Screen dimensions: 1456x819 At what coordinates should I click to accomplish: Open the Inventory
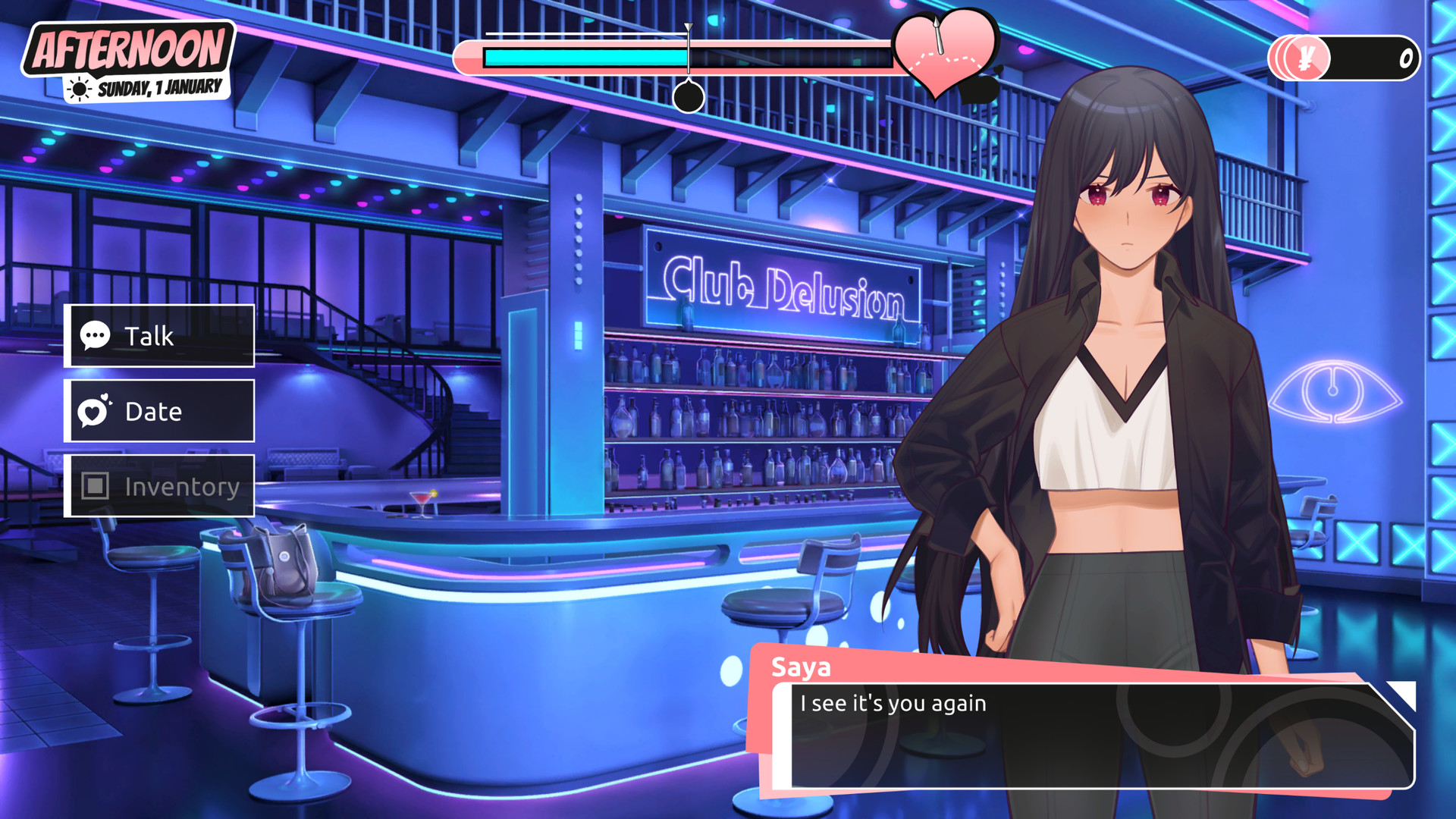160,486
